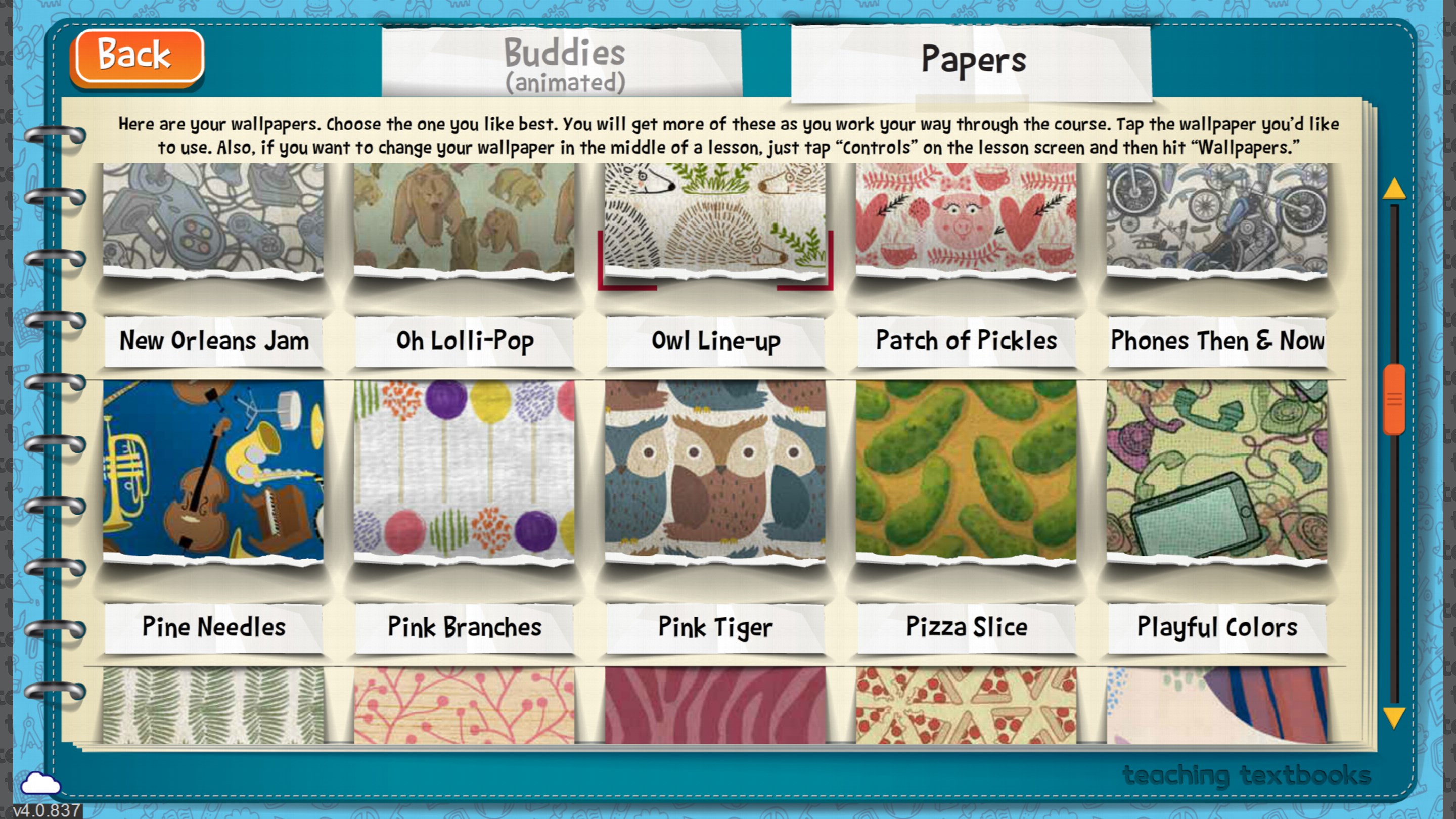1456x819 pixels.
Task: Pick the Oh Lolli-Pop wallpaper
Action: click(x=464, y=226)
